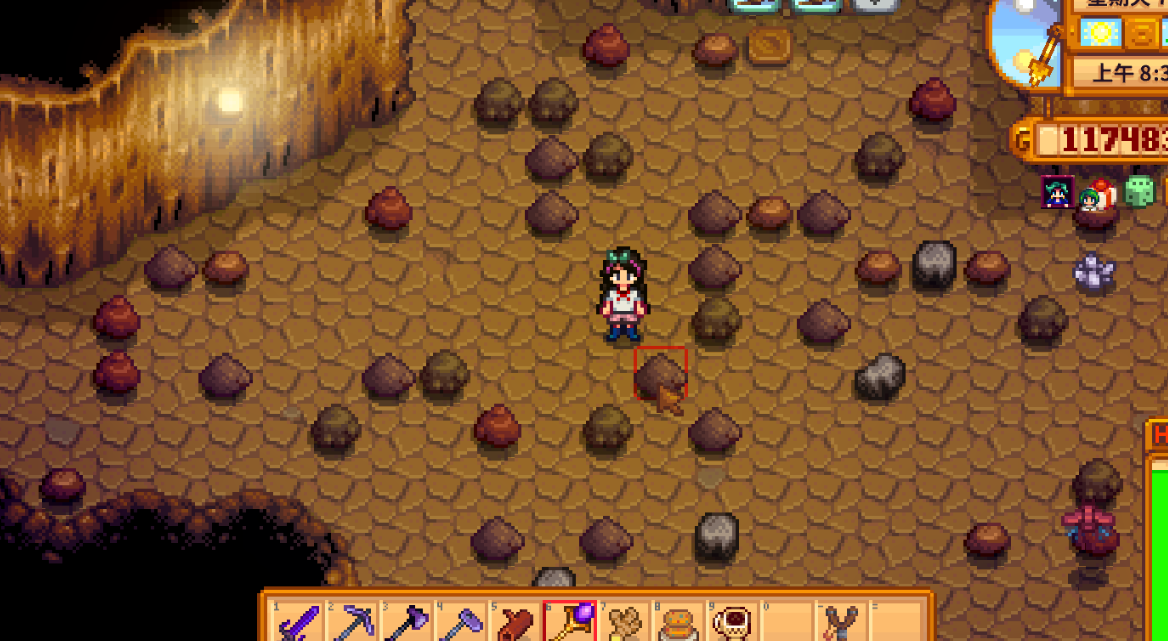This screenshot has height=641, width=1168.
Task: Select the purple-orb scepter slot
Action: click(x=570, y=624)
